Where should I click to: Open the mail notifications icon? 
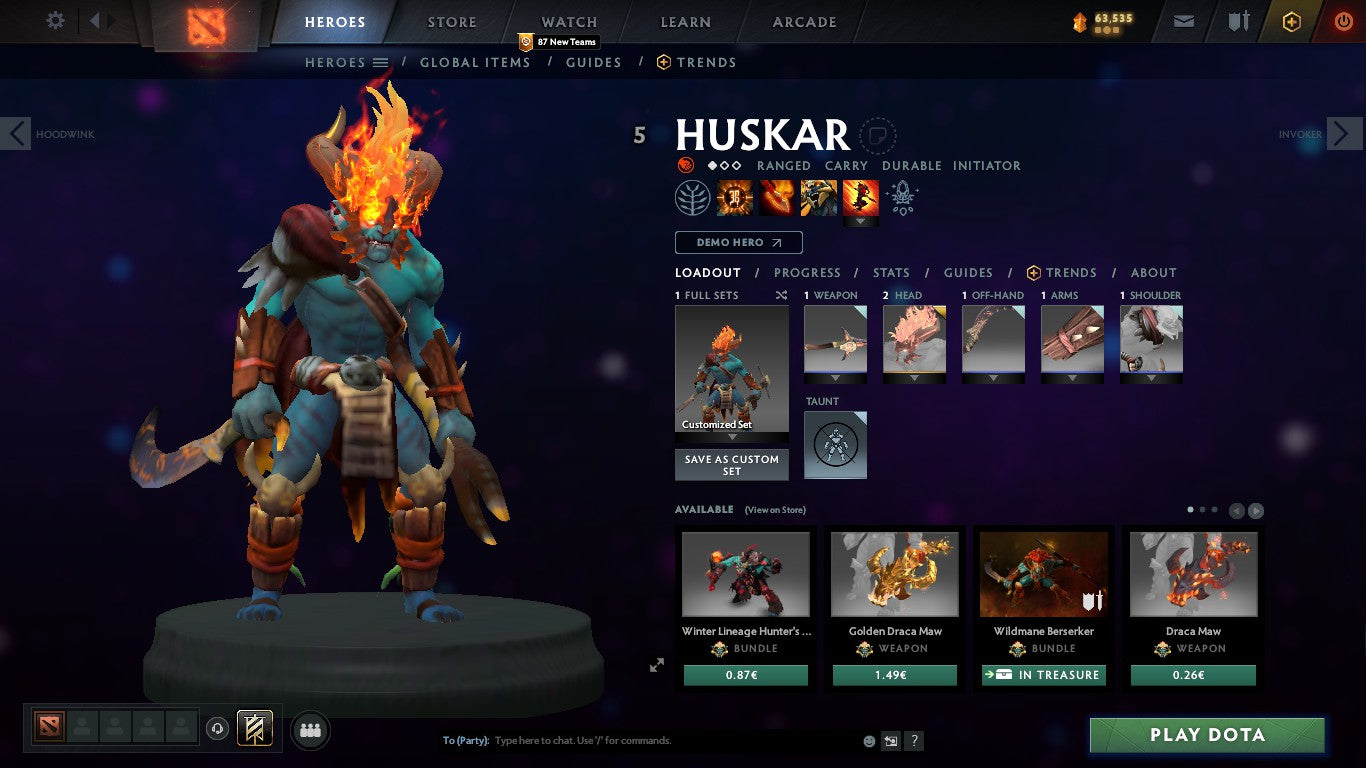(1183, 20)
